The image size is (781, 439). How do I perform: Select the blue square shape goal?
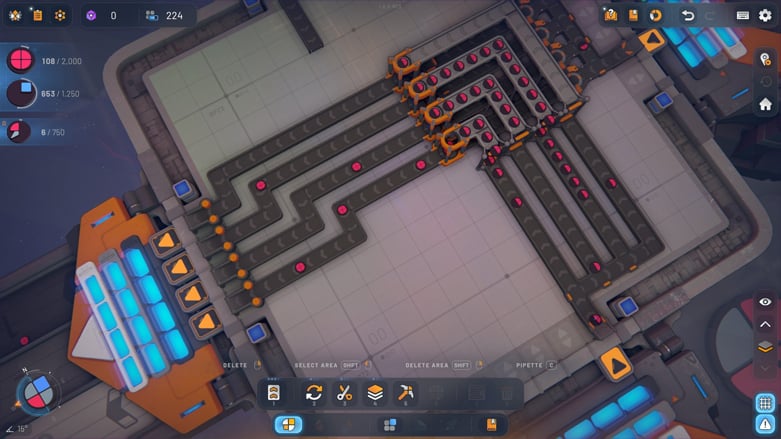(20, 94)
